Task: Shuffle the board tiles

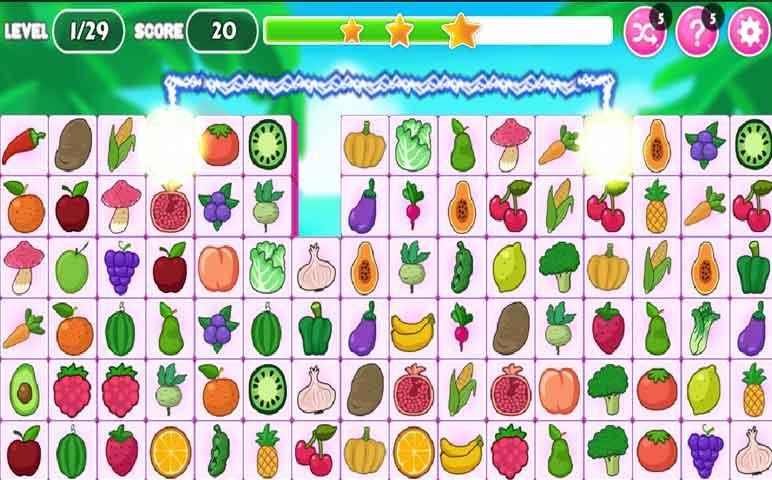Action: tap(644, 31)
